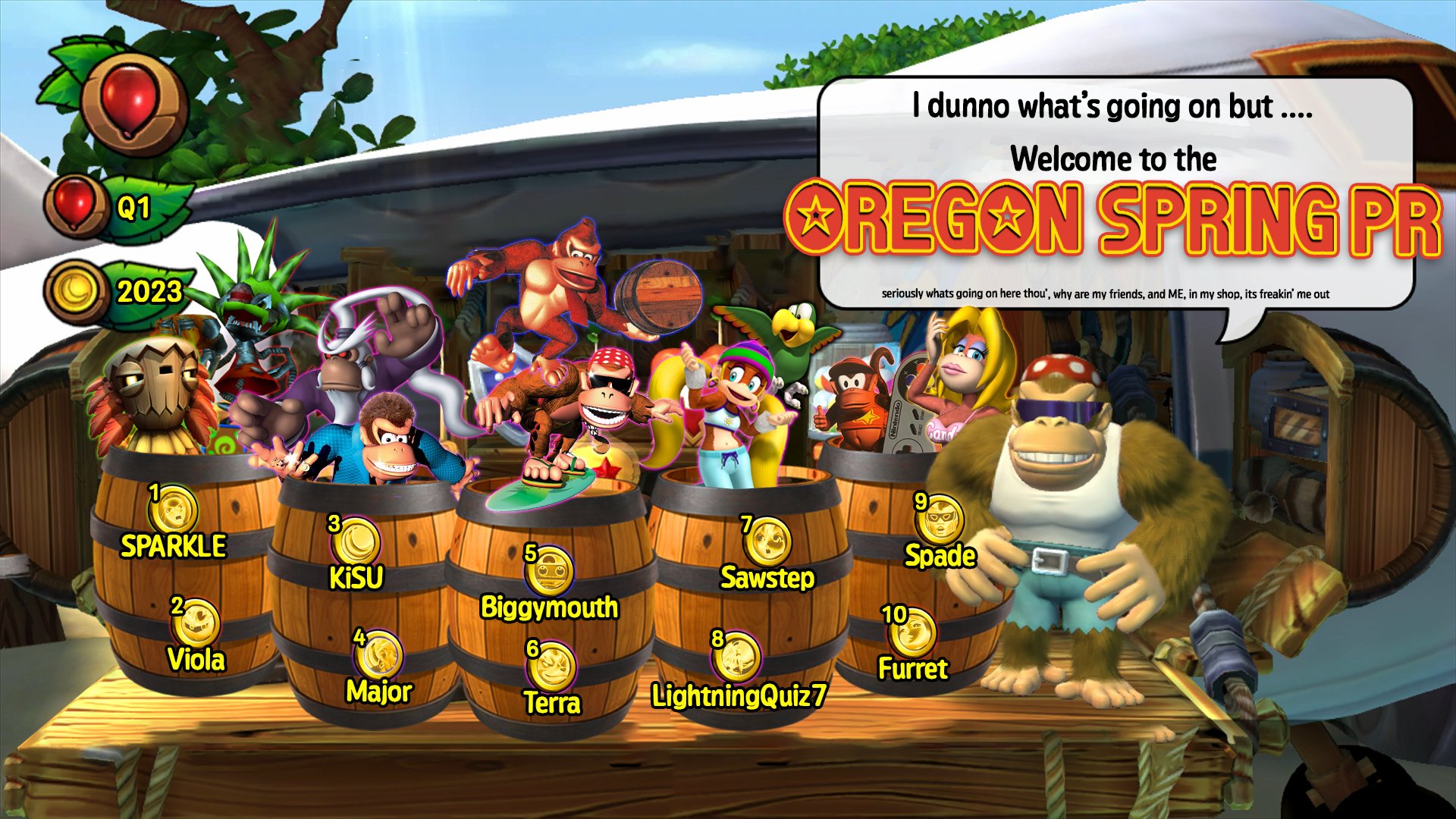Select Spade's rank 9 coin

click(940, 519)
